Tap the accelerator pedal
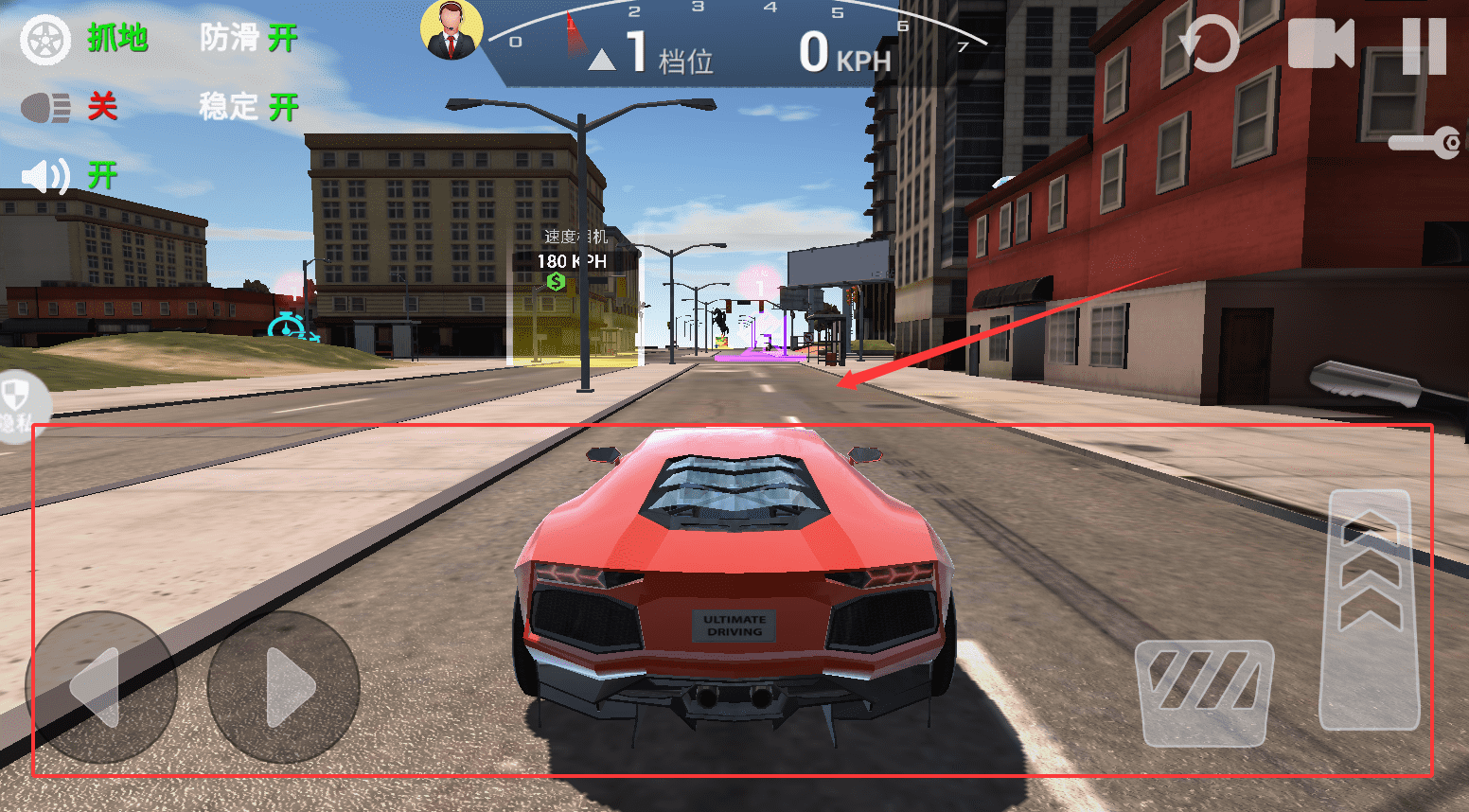 pos(1370,609)
